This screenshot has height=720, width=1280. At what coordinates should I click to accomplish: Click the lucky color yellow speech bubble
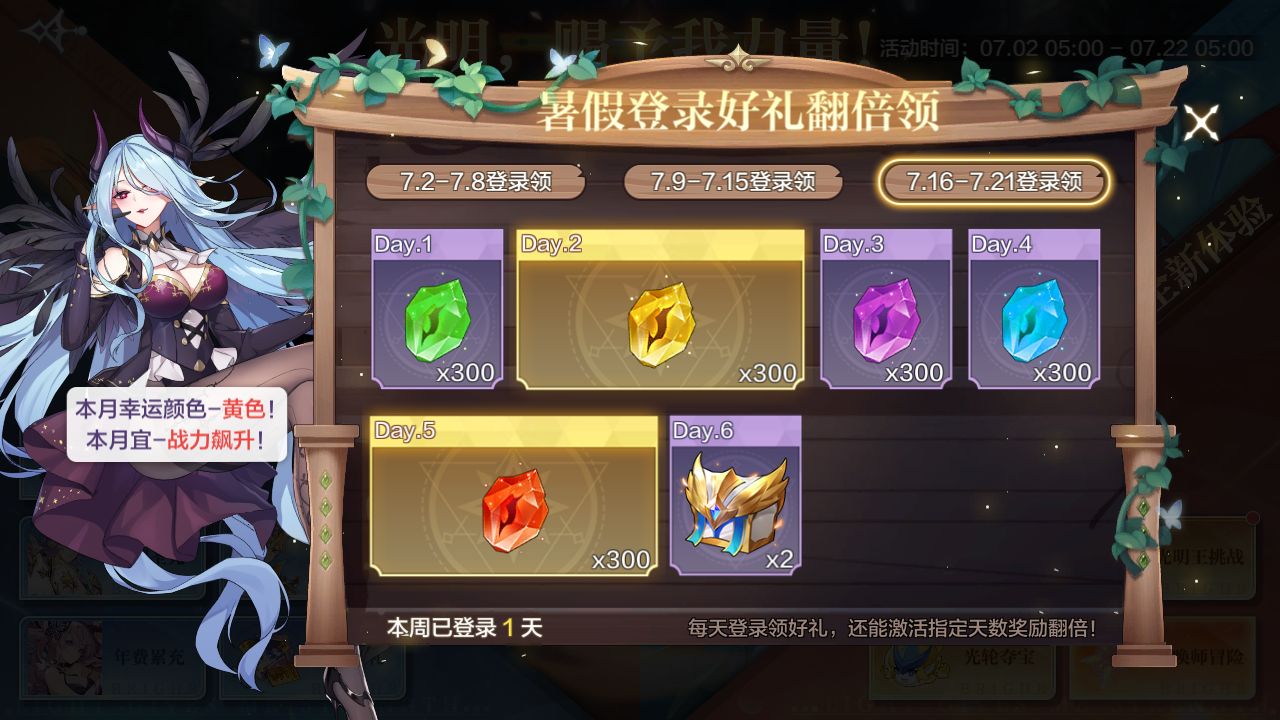(175, 426)
